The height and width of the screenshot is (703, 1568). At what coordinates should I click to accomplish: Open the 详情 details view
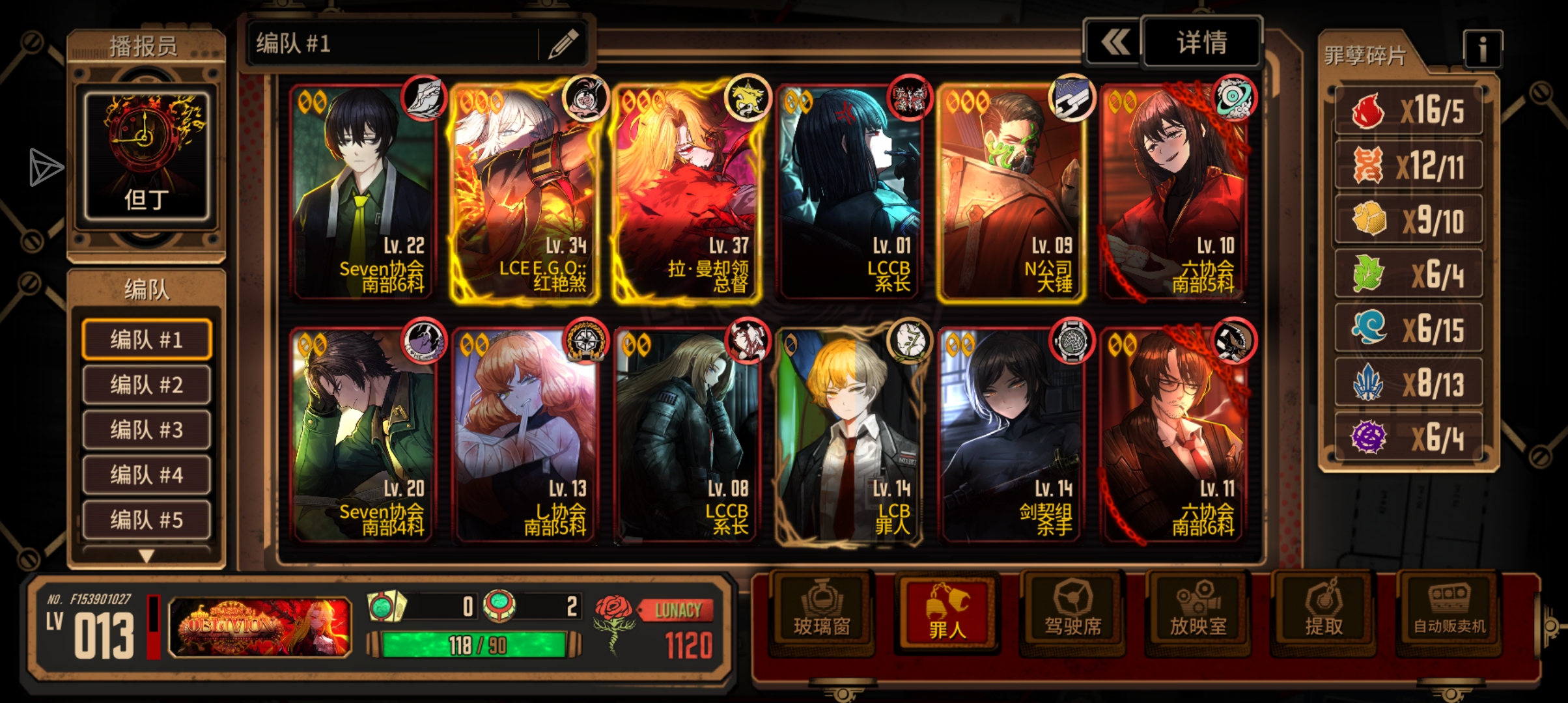pyautogui.click(x=1201, y=43)
